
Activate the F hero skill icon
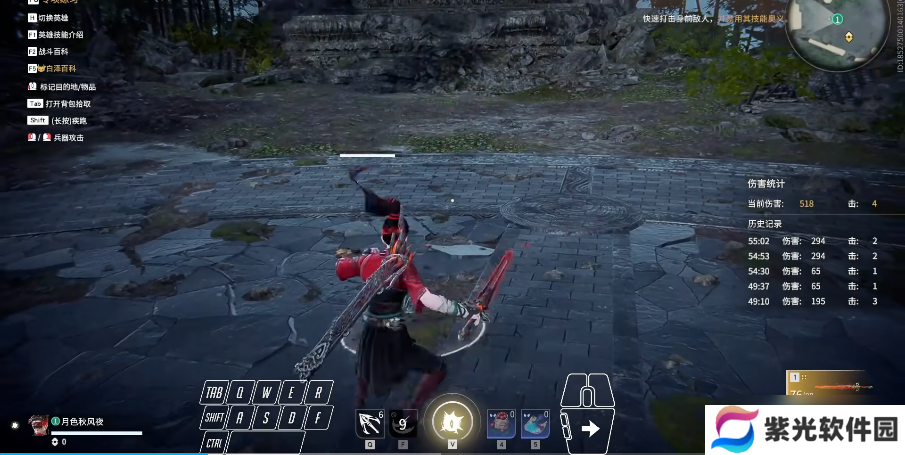pyautogui.click(x=404, y=423)
